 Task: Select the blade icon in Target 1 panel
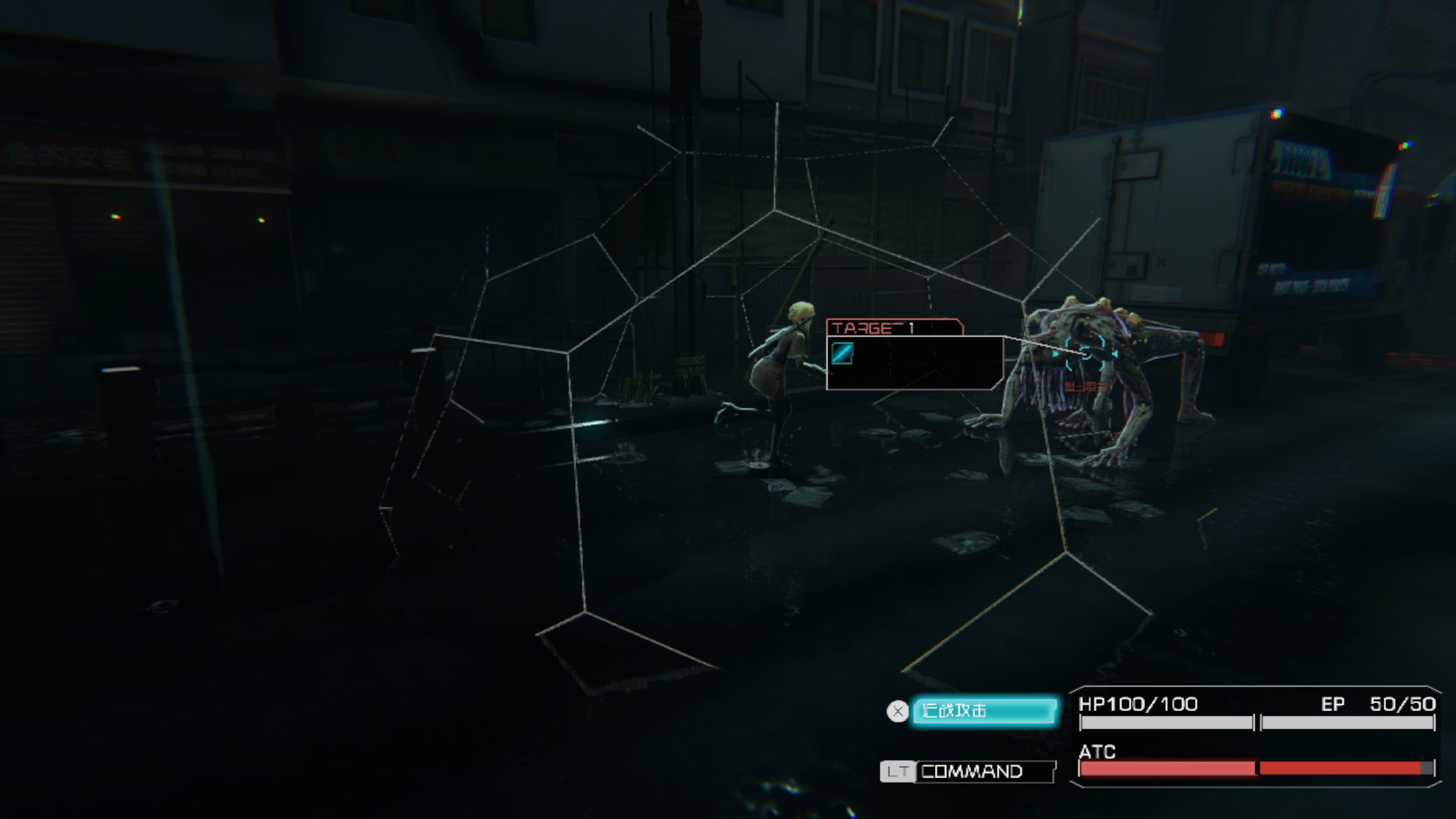842,353
